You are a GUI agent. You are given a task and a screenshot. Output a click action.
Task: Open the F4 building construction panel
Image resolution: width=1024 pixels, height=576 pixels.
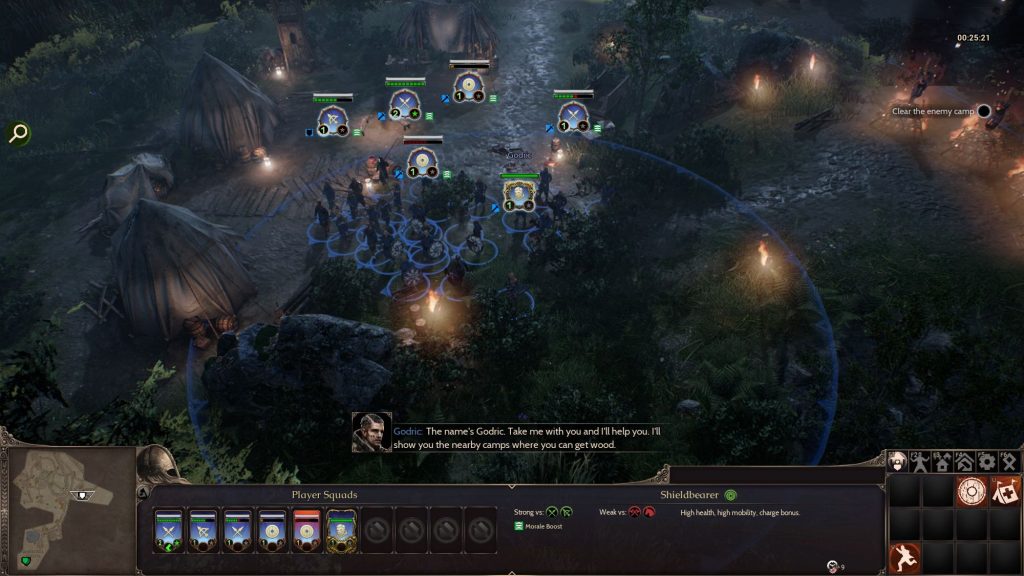click(x=964, y=462)
